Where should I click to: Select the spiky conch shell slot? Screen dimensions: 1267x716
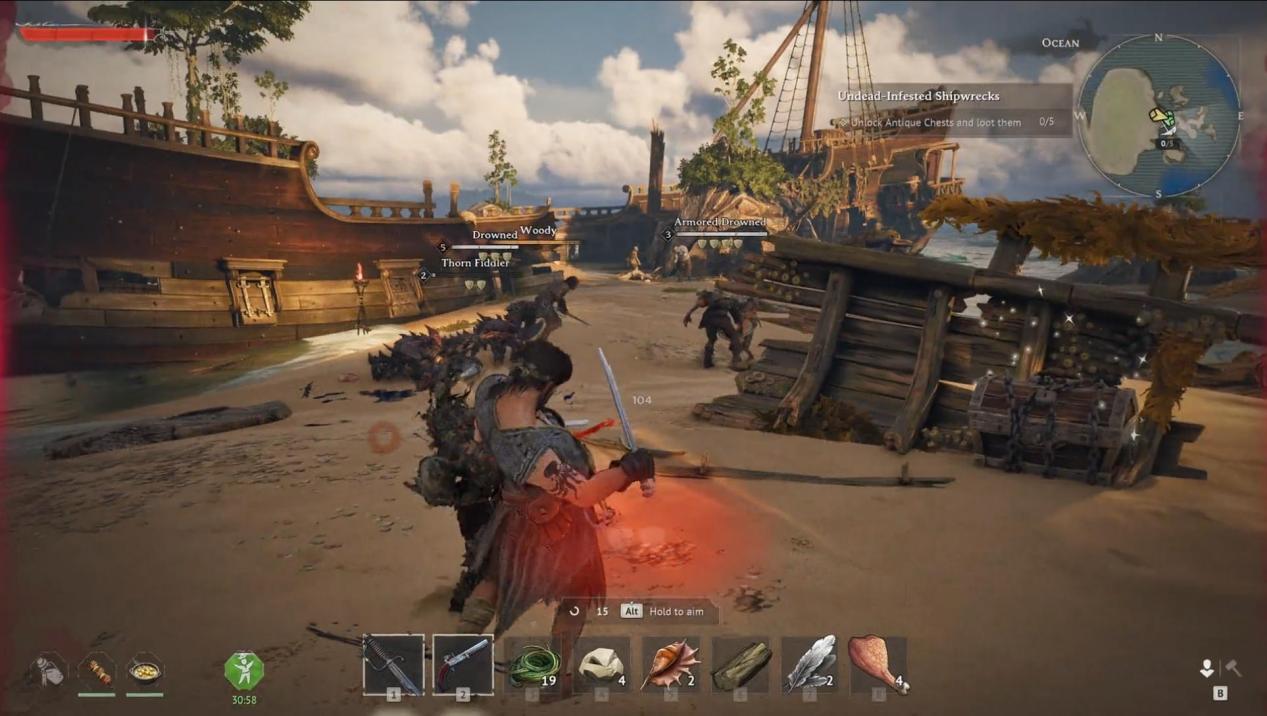(671, 665)
